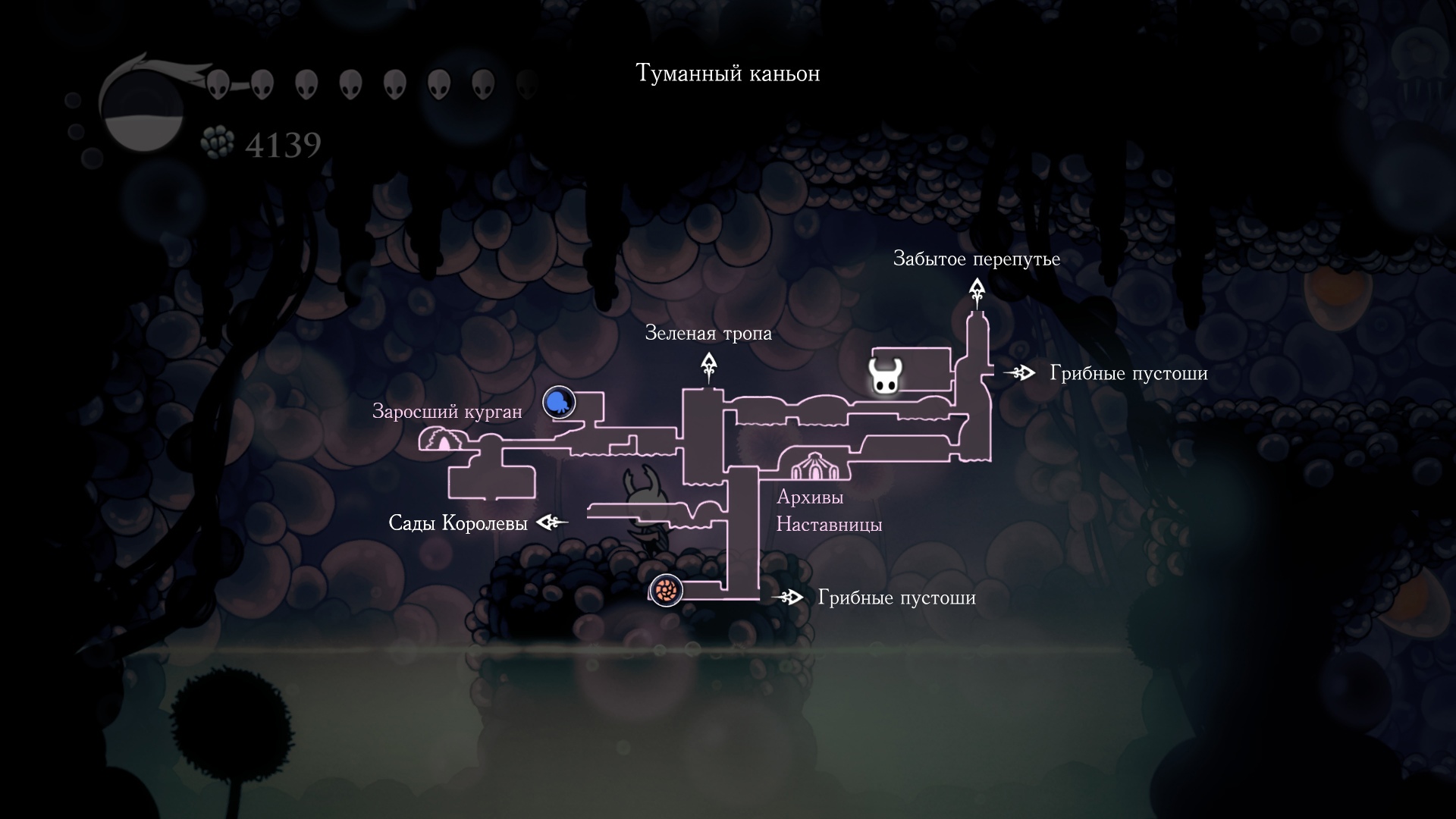Screen dimensions: 1456x819
Task: Click the upper right arrow toward Грибные пустоши
Action: point(1020,373)
